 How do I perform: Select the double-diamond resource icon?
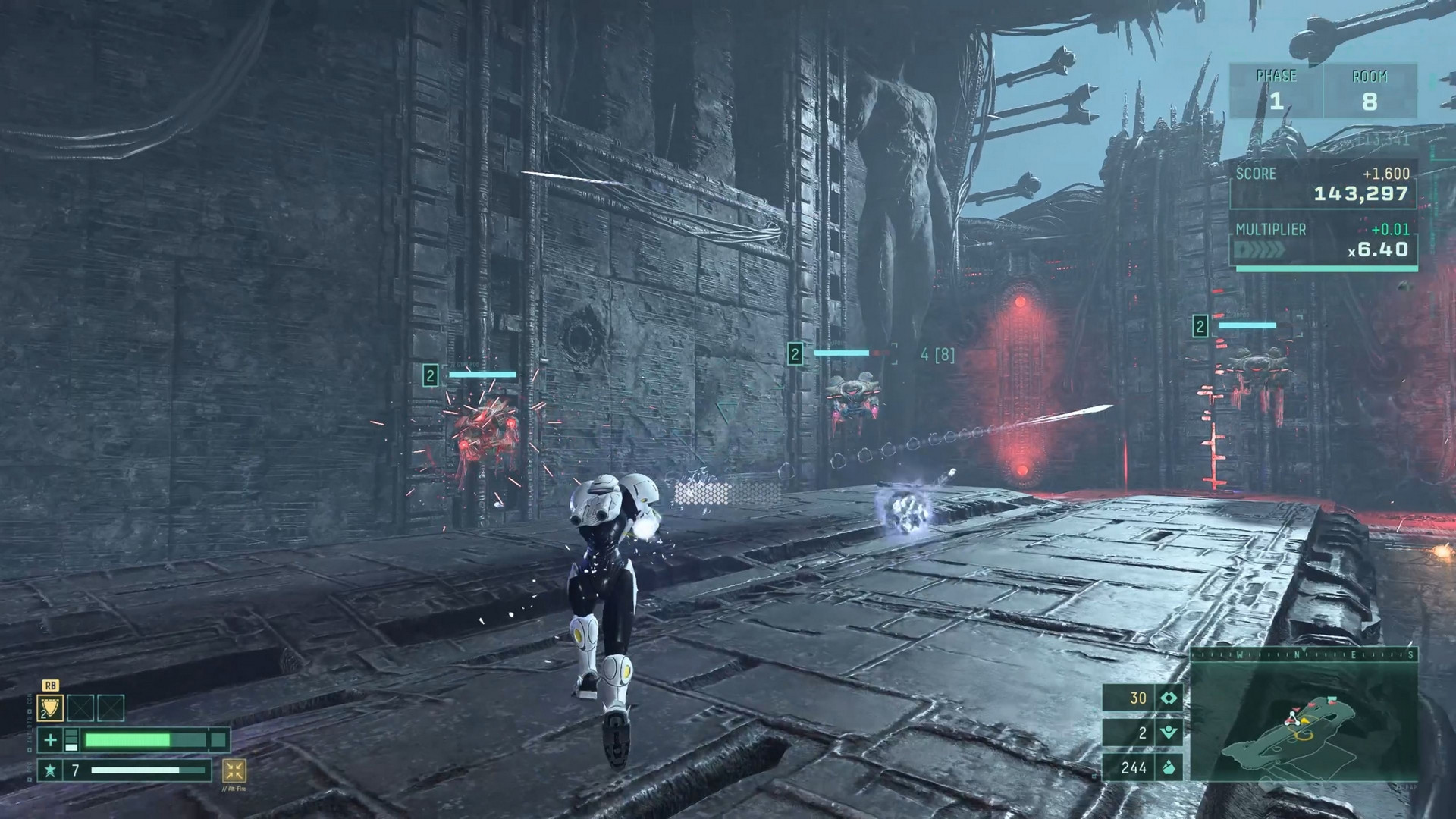(1169, 698)
